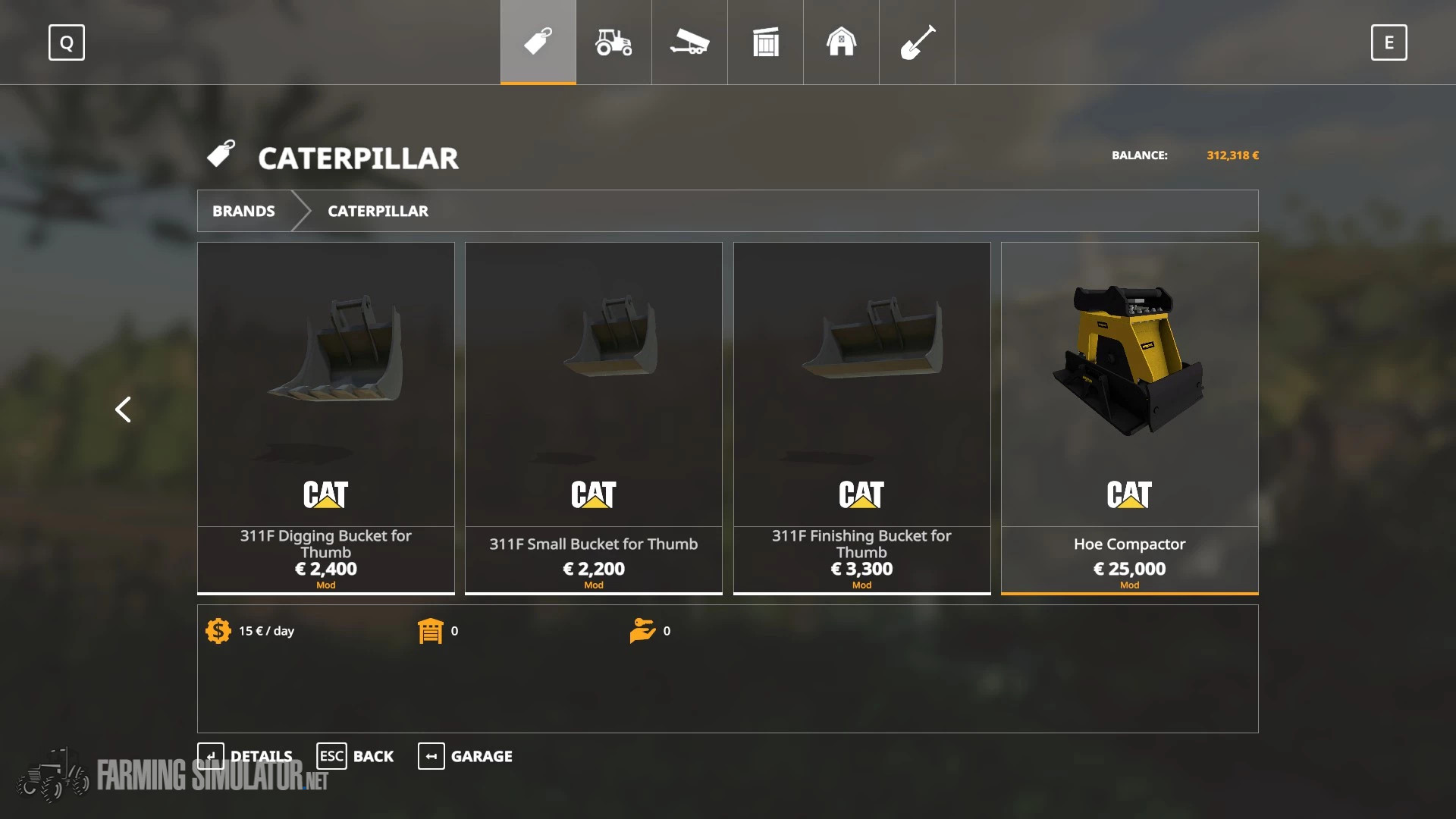Select the Tools shovel category icon
1456x819 pixels.
point(916,42)
